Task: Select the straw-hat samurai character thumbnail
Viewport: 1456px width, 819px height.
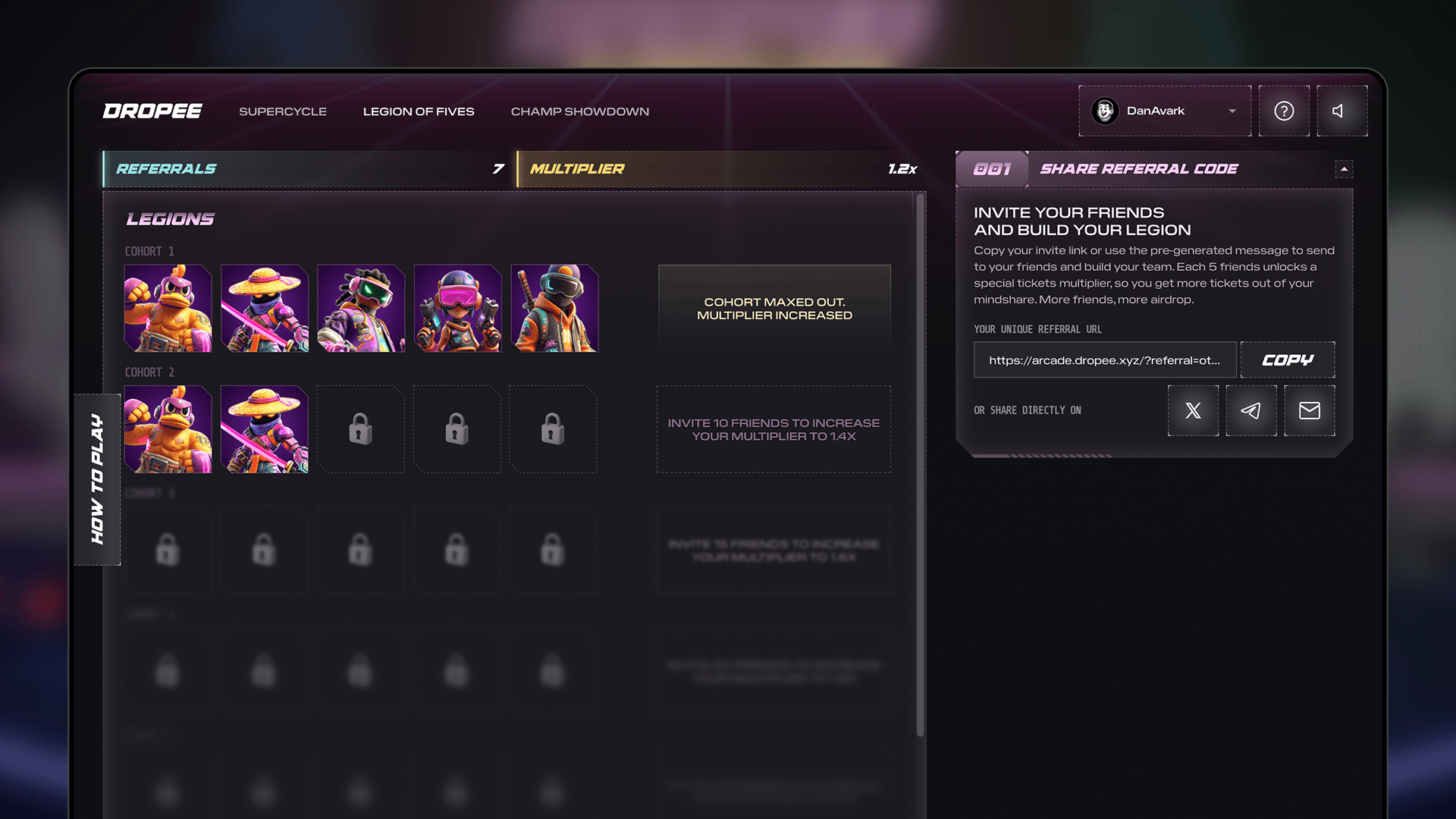Action: [264, 308]
